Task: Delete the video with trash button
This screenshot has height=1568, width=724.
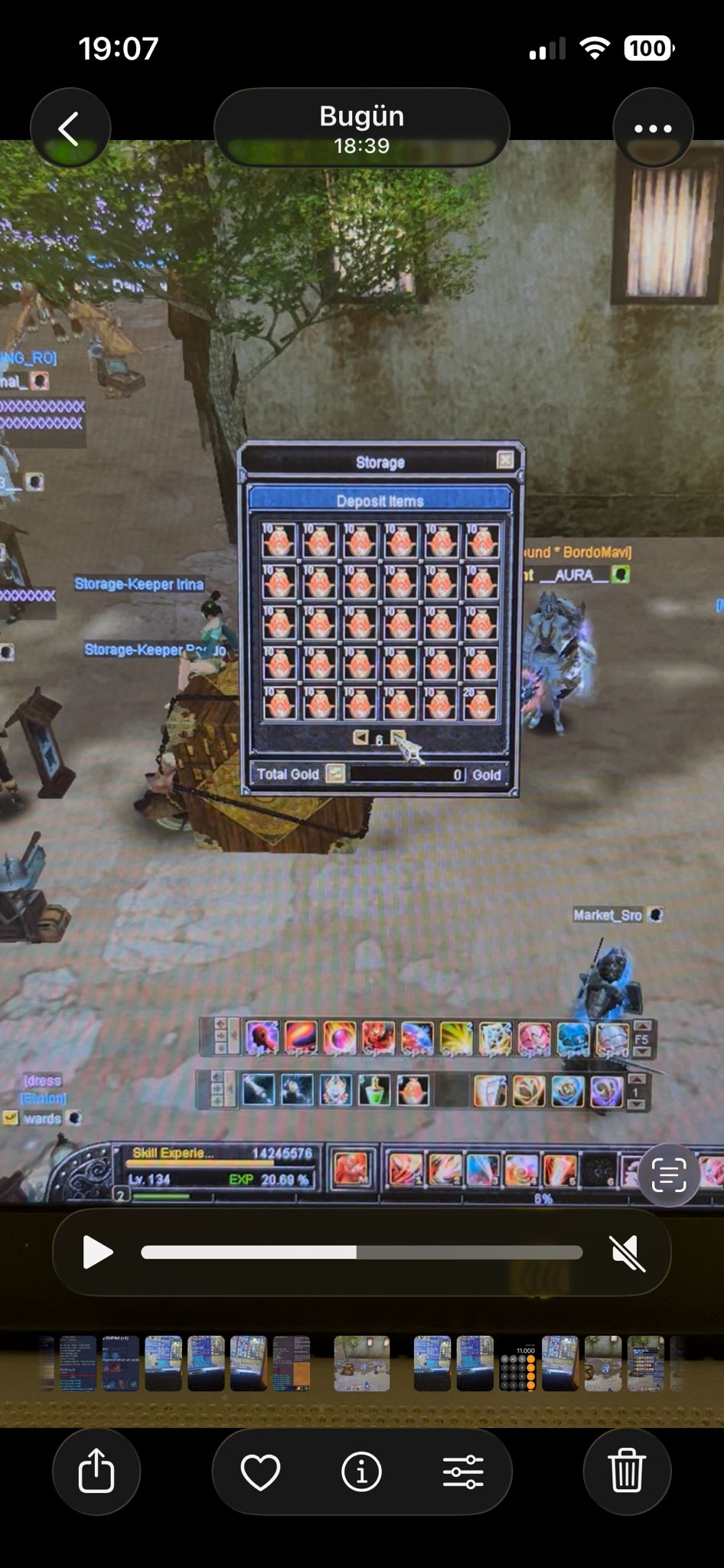Action: pyautogui.click(x=627, y=1471)
